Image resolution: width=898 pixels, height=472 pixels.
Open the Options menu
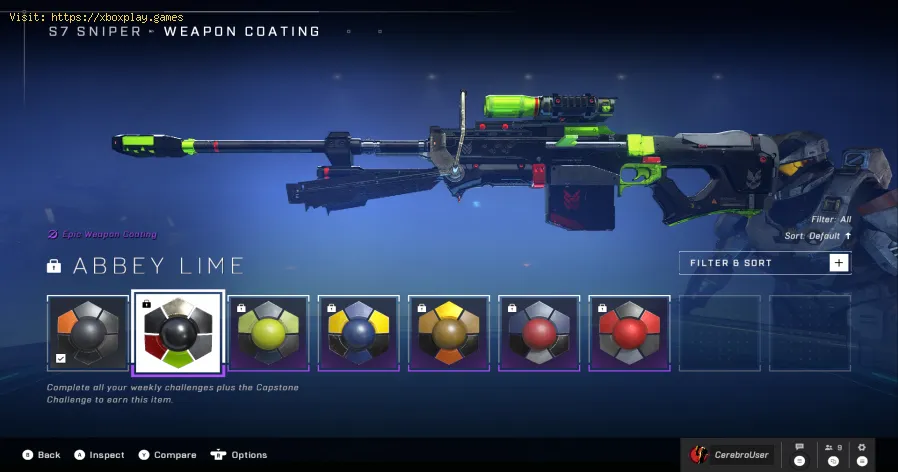point(239,455)
